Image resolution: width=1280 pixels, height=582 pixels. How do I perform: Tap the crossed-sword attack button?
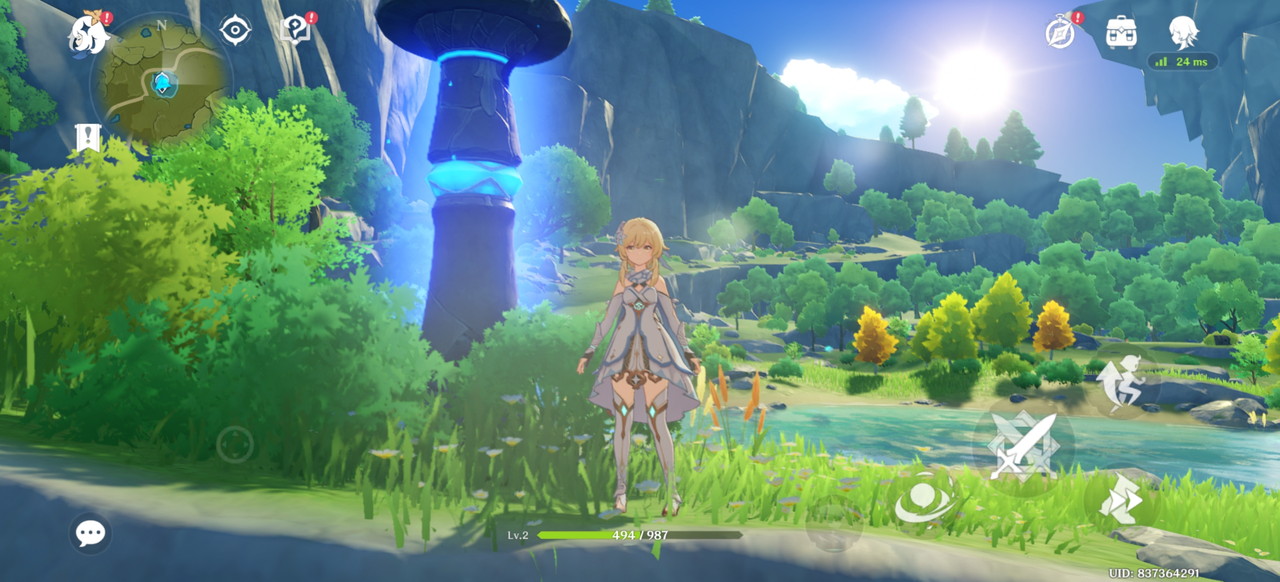[x=1023, y=443]
